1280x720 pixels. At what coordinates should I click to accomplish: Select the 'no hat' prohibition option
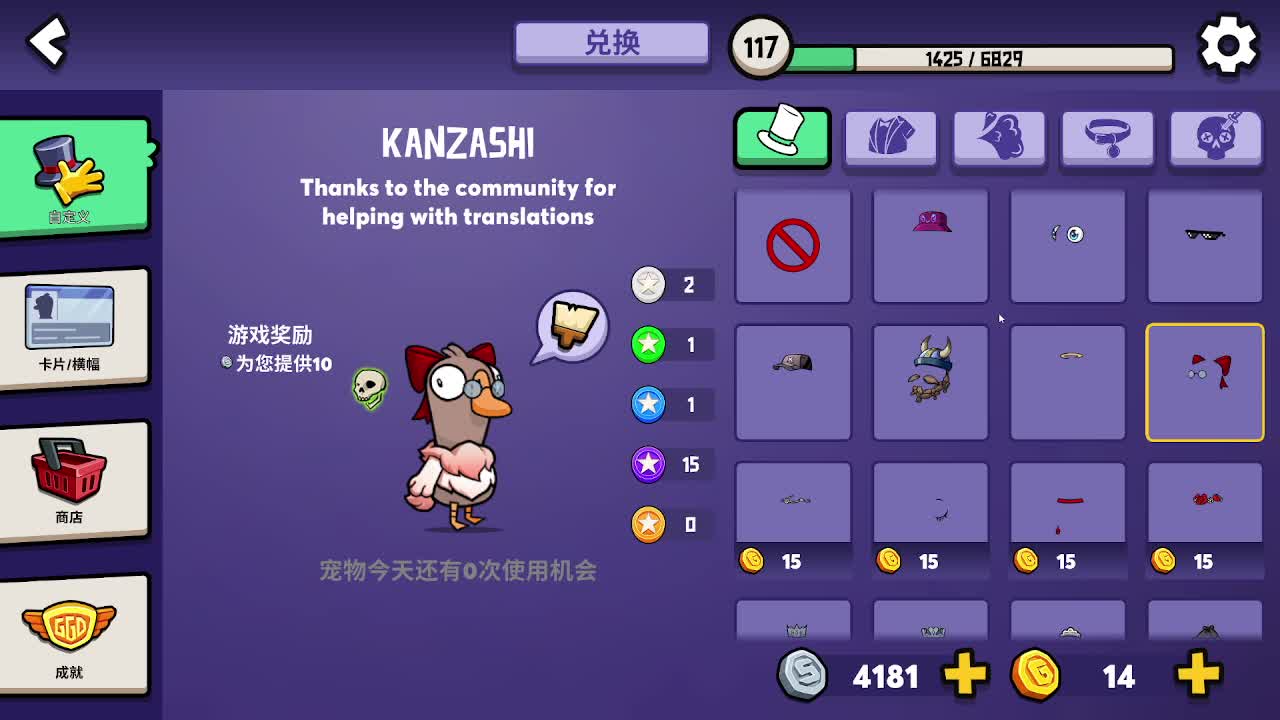pyautogui.click(x=792, y=245)
